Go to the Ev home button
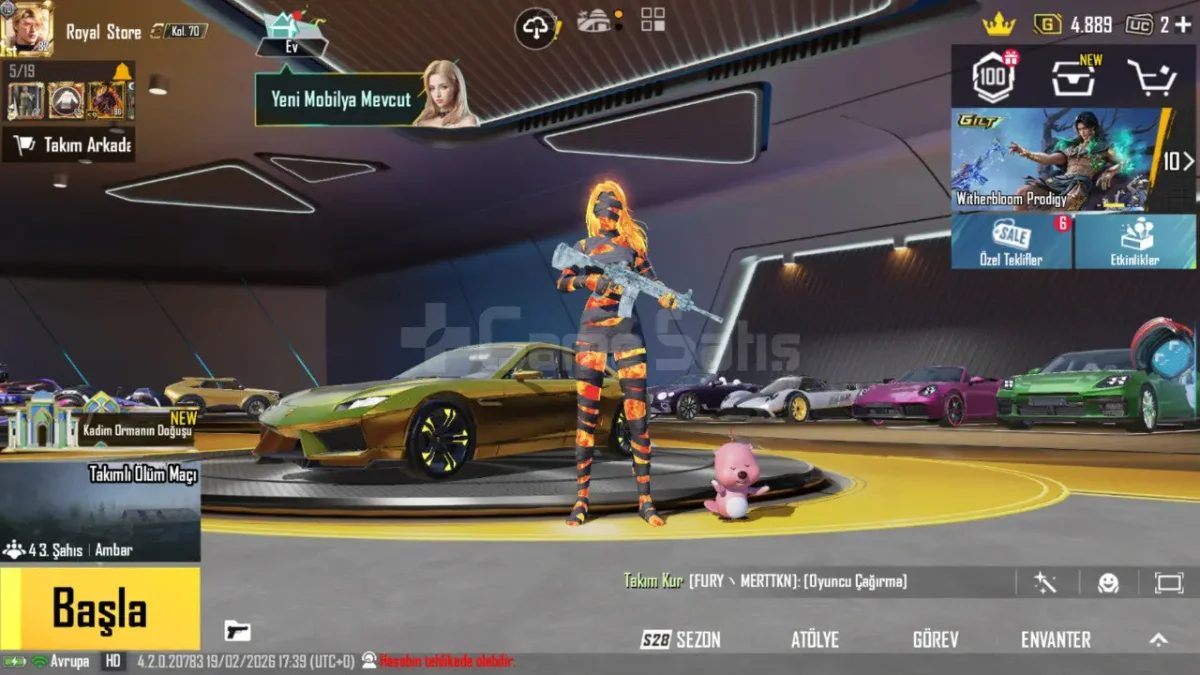 [x=292, y=35]
